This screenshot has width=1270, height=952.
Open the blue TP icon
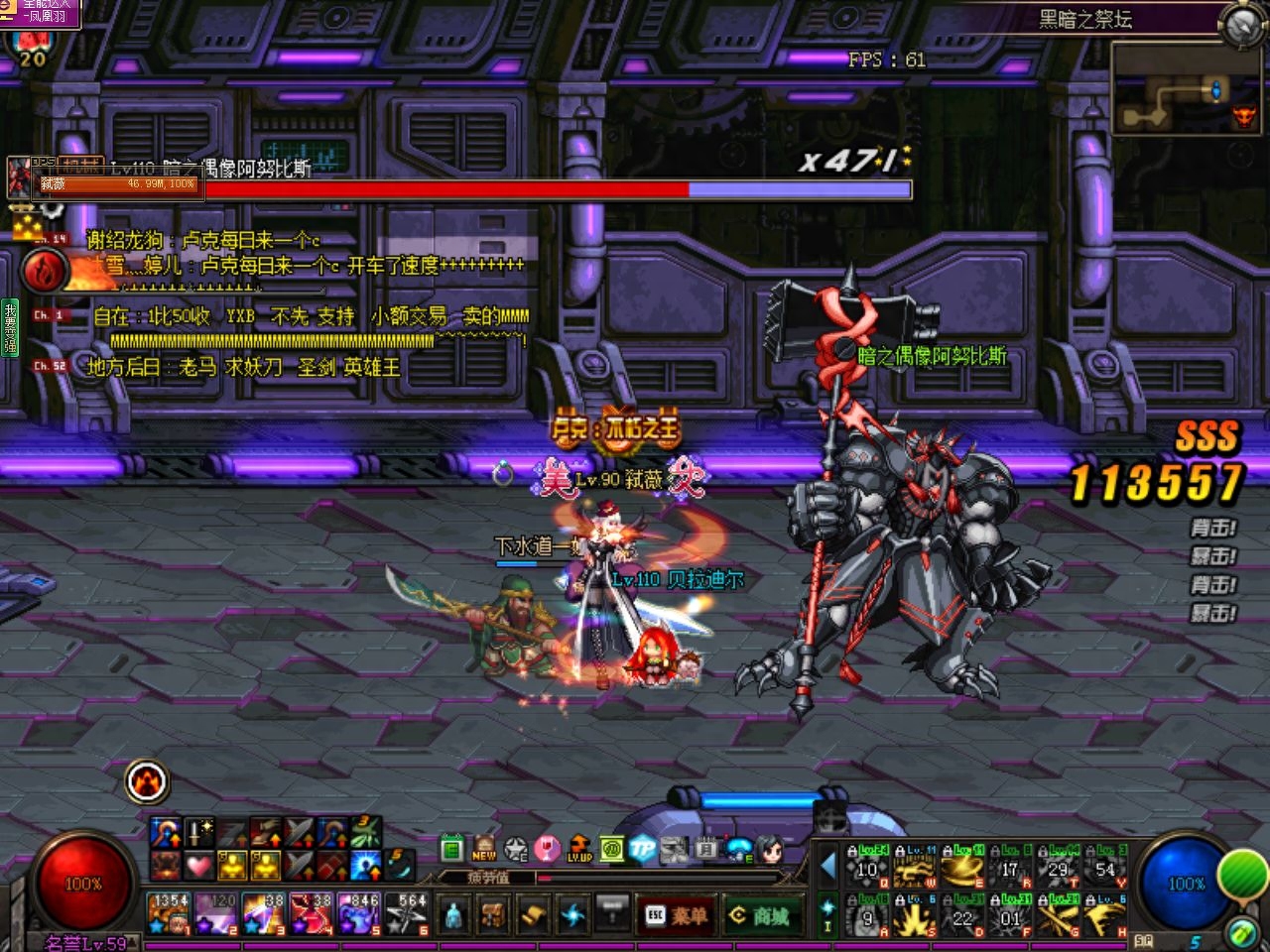[x=643, y=849]
